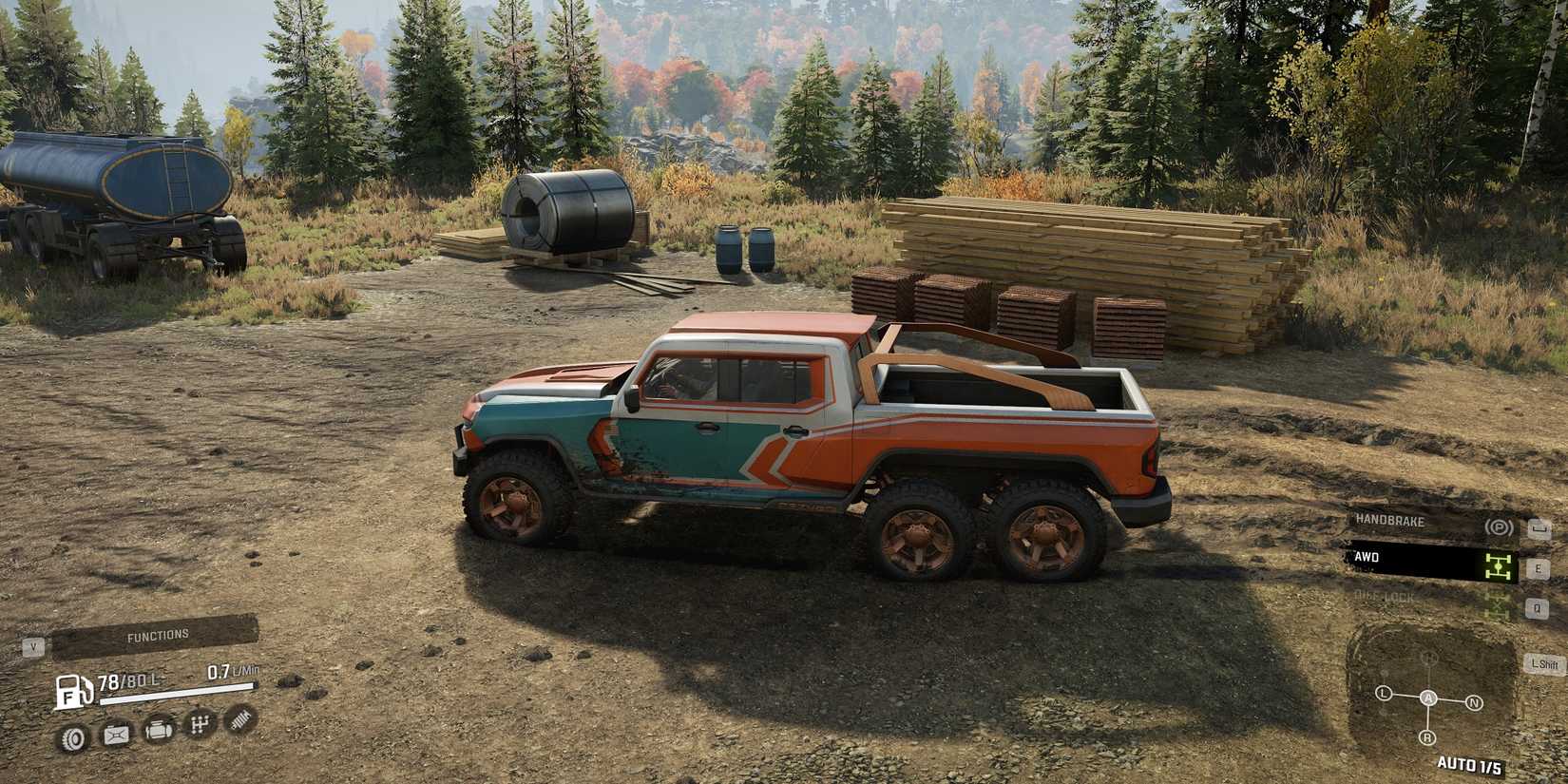Viewport: 1568px width, 784px height.
Task: Click the fuel canister function icon
Action: coord(117,733)
